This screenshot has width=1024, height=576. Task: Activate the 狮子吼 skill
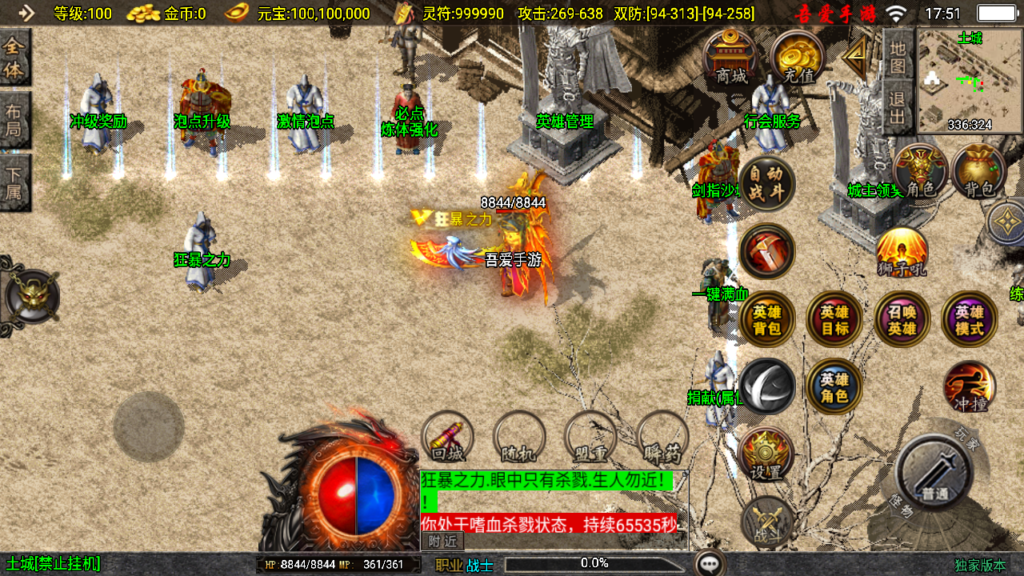coord(901,253)
